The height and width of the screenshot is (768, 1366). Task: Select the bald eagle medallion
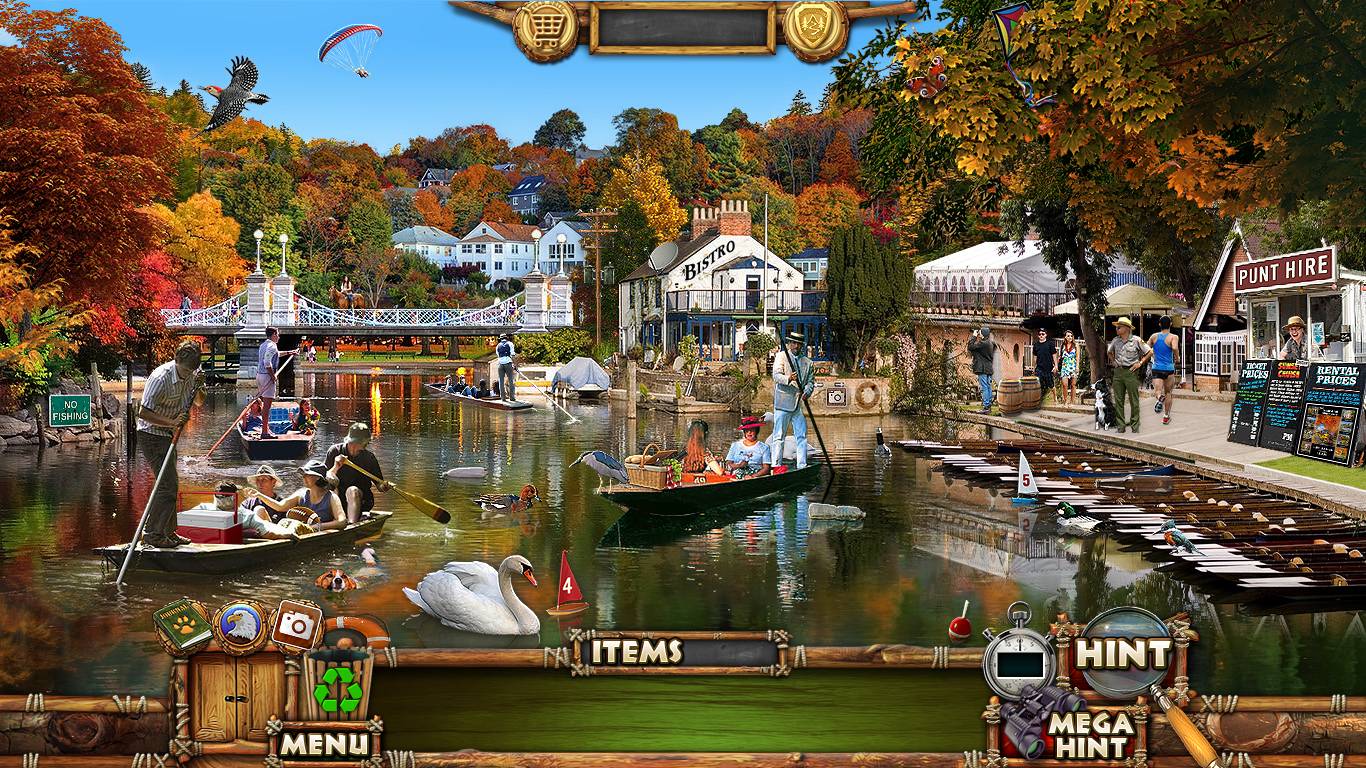tap(240, 626)
